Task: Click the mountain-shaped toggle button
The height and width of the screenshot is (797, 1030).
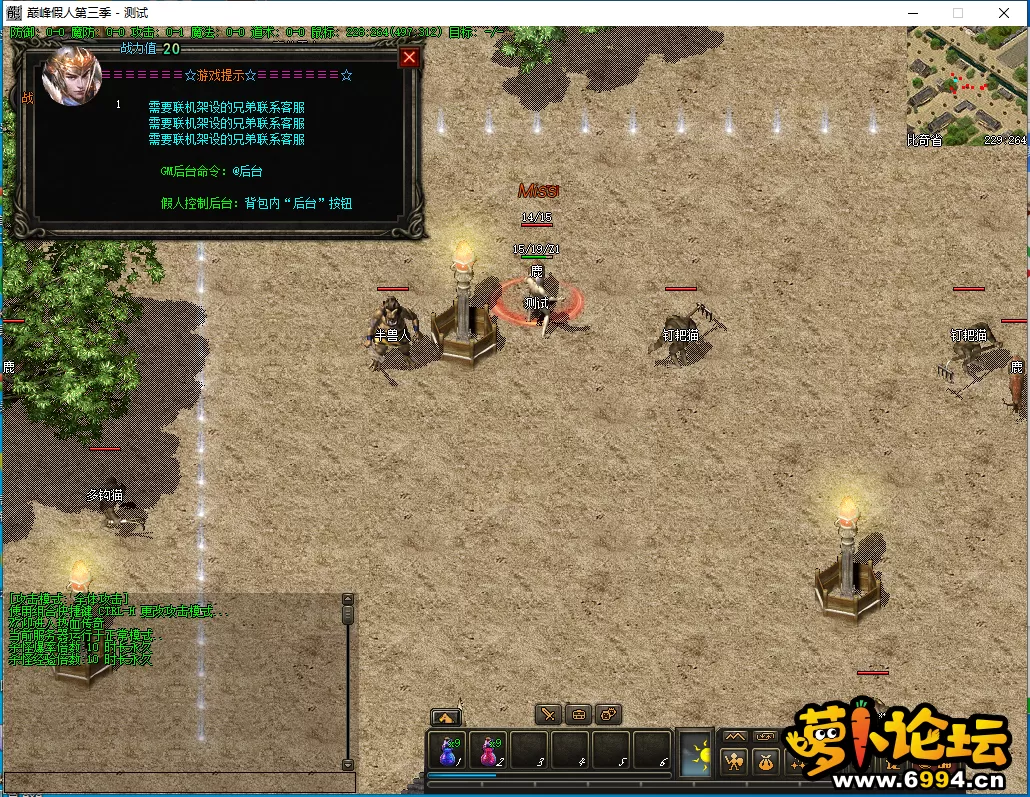Action: click(x=735, y=737)
